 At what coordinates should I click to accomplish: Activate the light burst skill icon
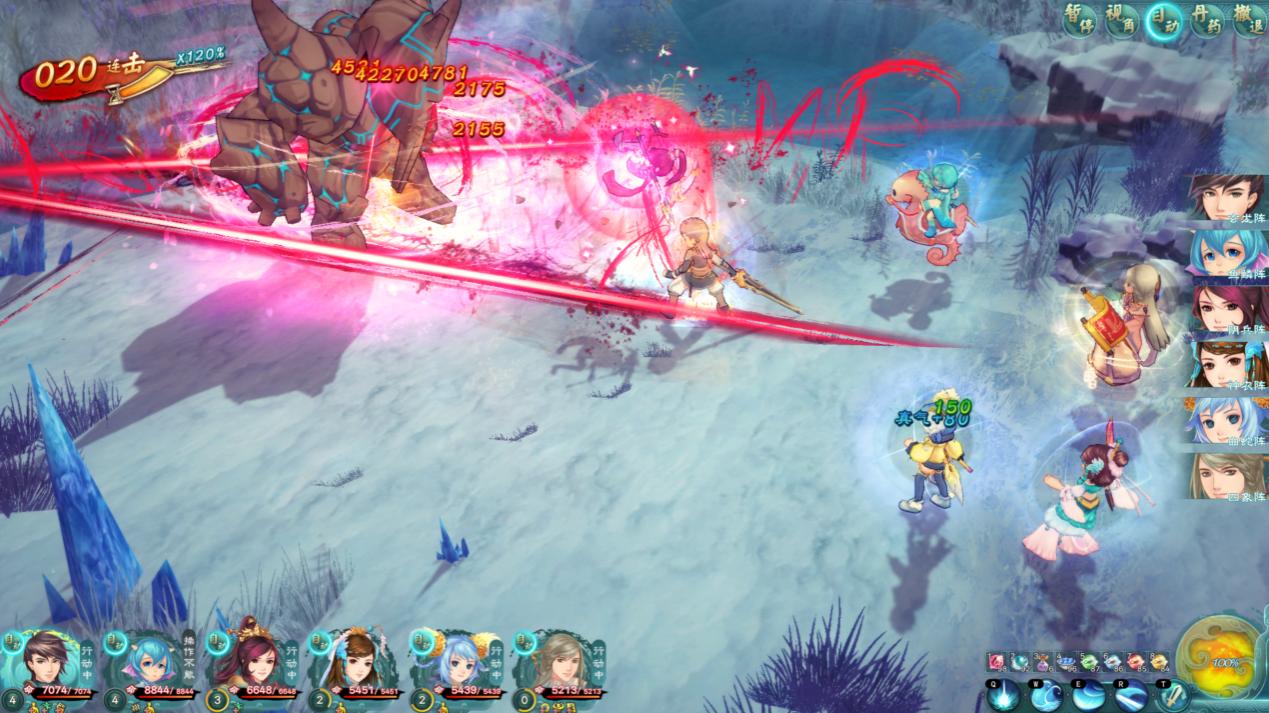(1003, 695)
